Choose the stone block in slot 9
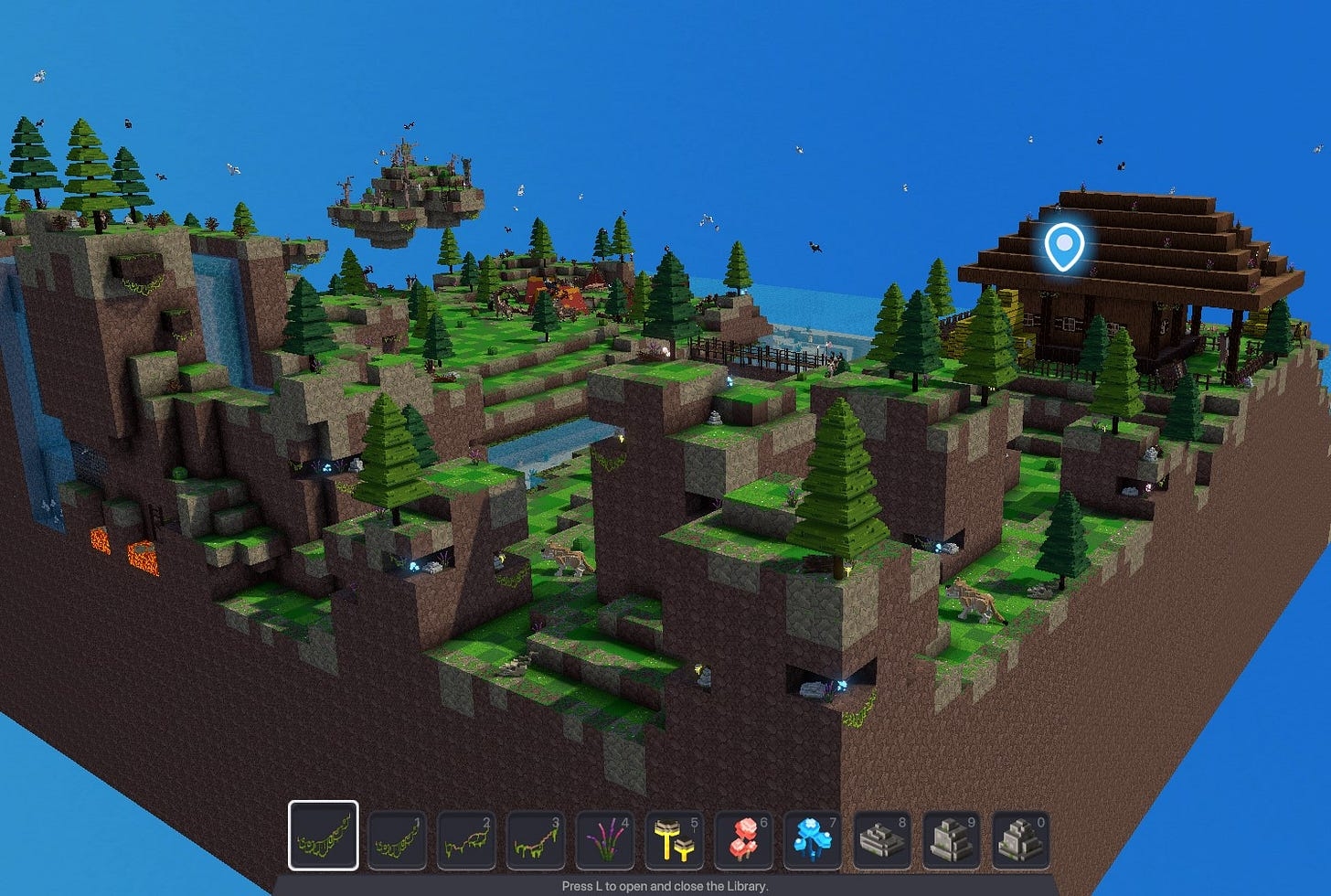The image size is (1331, 896). (x=953, y=839)
